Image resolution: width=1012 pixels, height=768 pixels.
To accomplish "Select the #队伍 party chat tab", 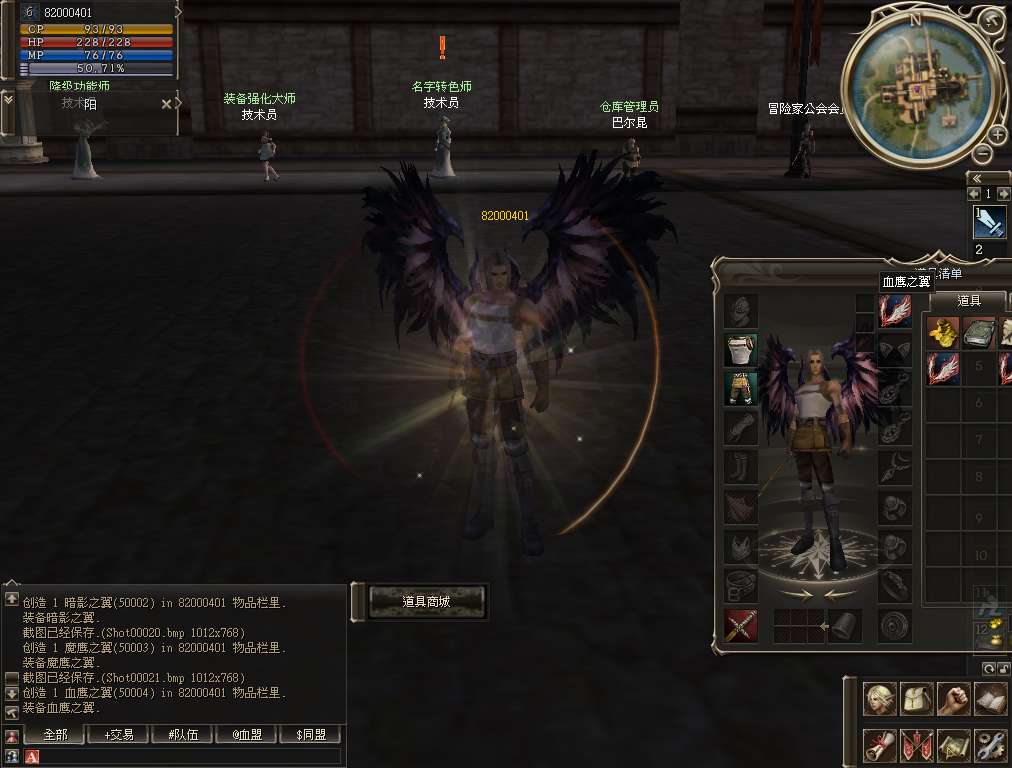I will 181,734.
